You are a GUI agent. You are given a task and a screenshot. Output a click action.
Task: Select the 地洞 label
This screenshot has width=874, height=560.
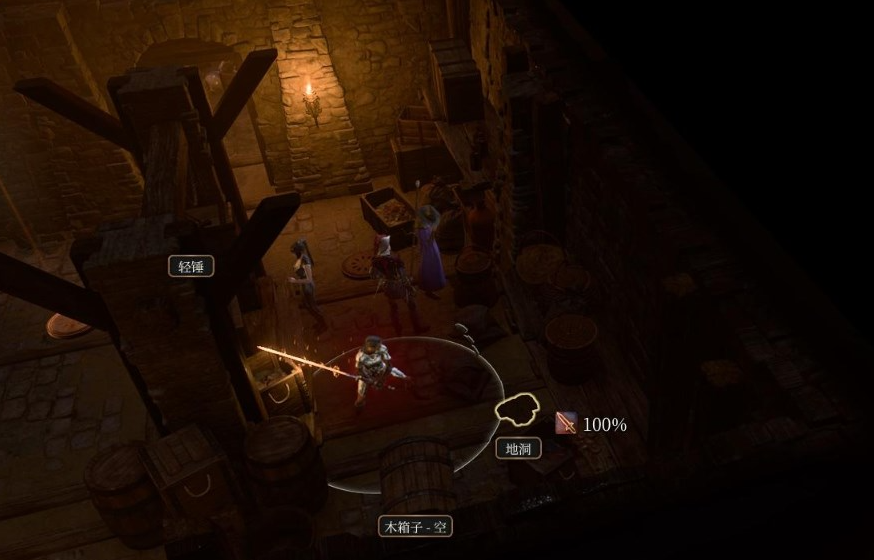tap(519, 448)
